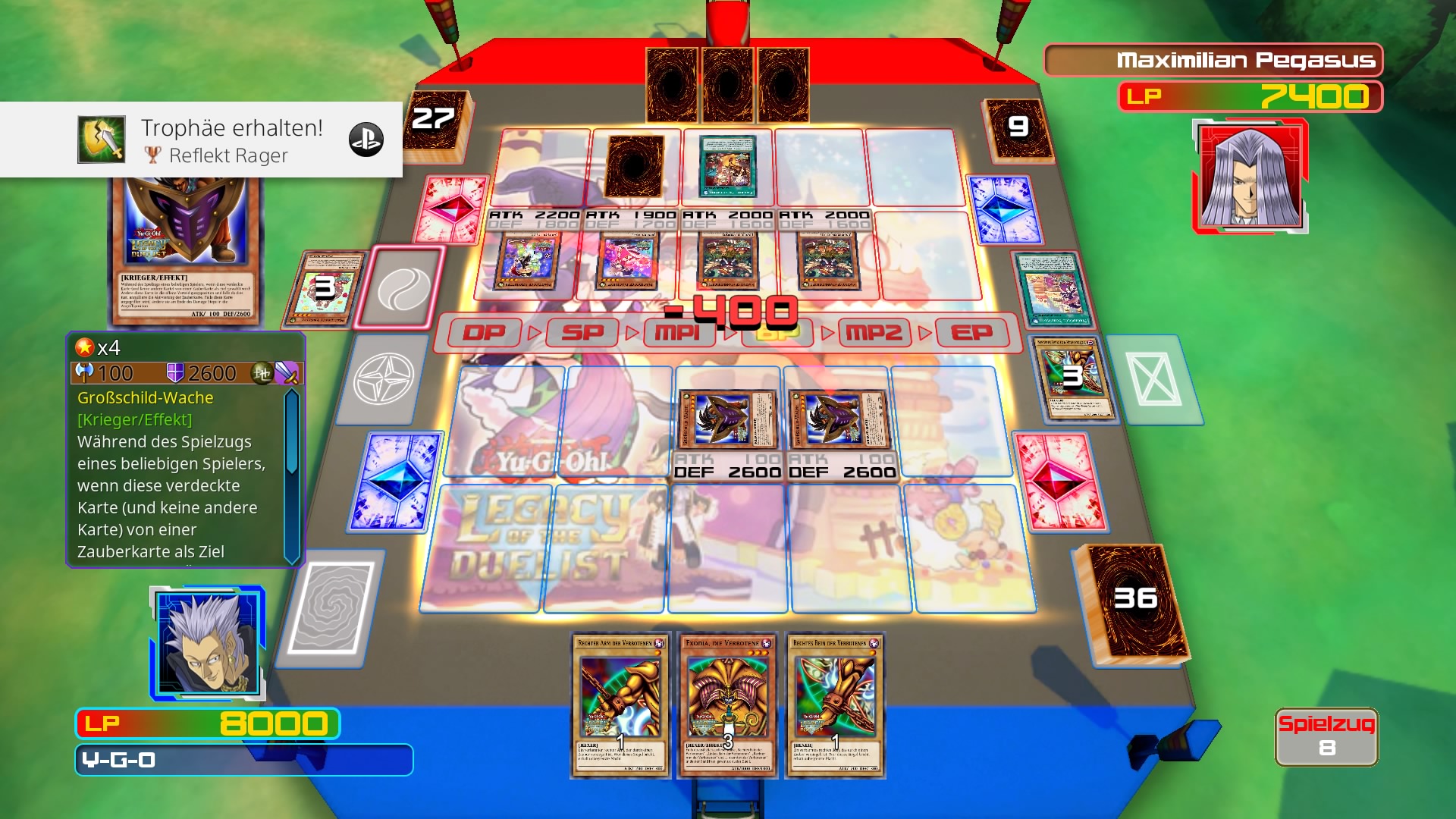
Task: Select EP on the phase bar
Action: point(973,334)
